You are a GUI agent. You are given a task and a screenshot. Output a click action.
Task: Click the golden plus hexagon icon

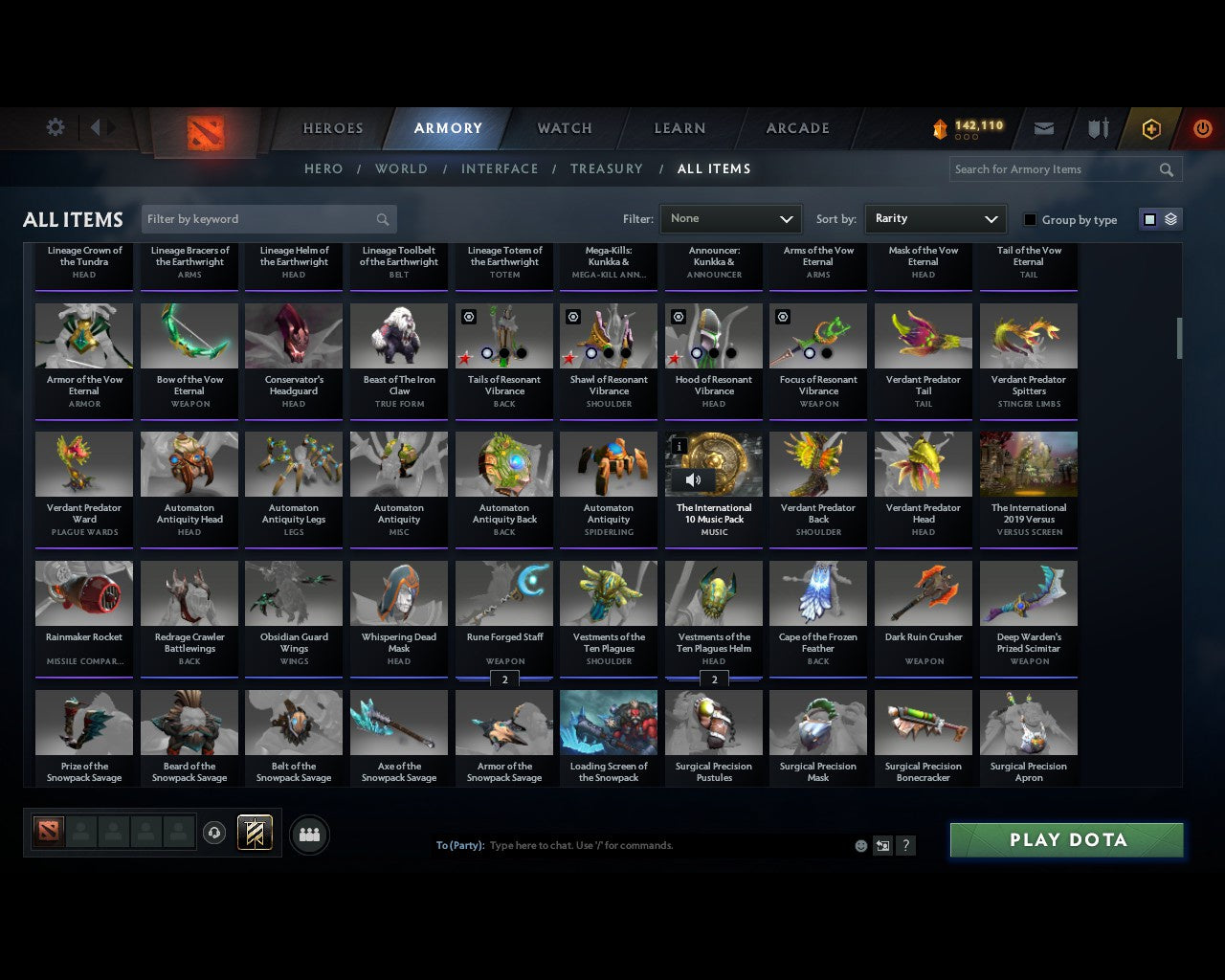pos(1151,128)
